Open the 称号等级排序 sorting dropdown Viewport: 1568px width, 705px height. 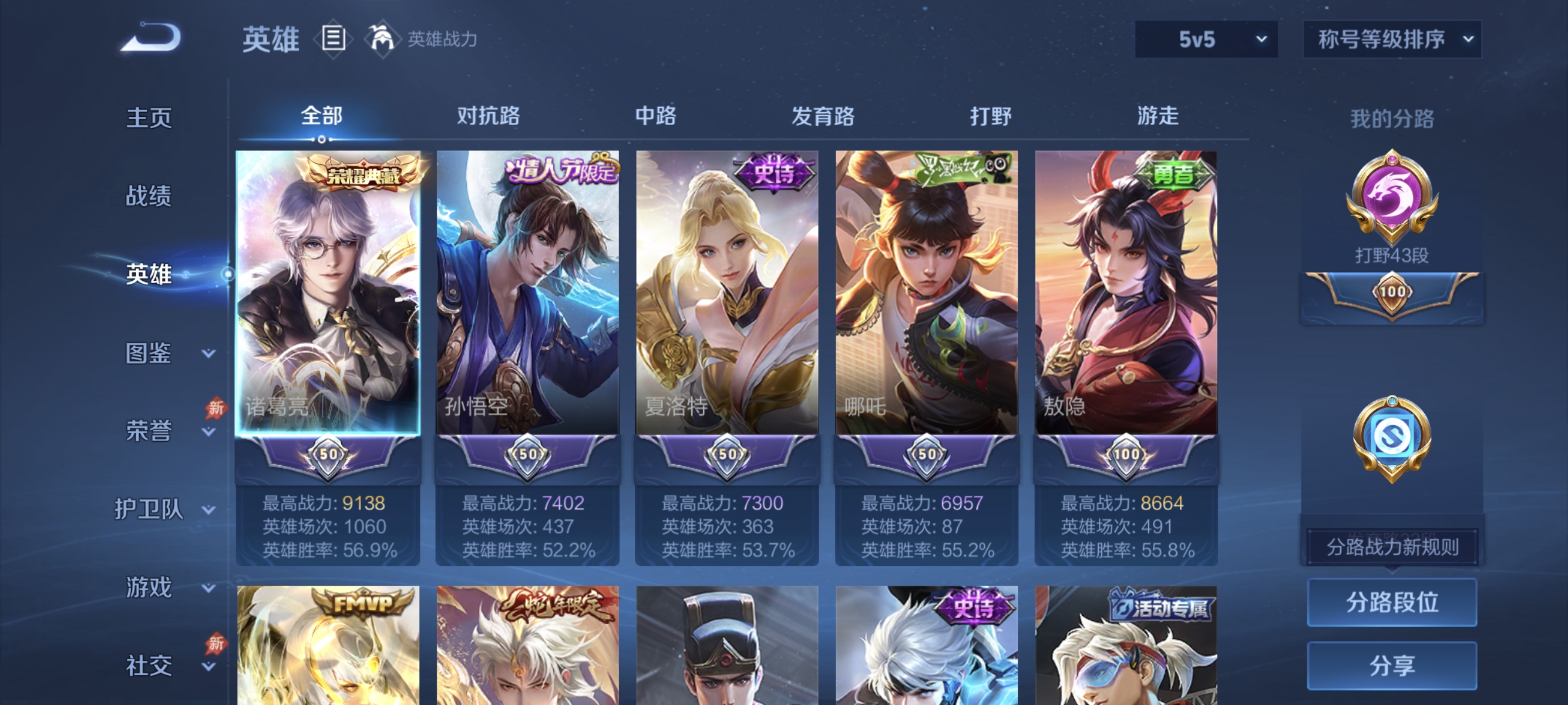point(1392,38)
